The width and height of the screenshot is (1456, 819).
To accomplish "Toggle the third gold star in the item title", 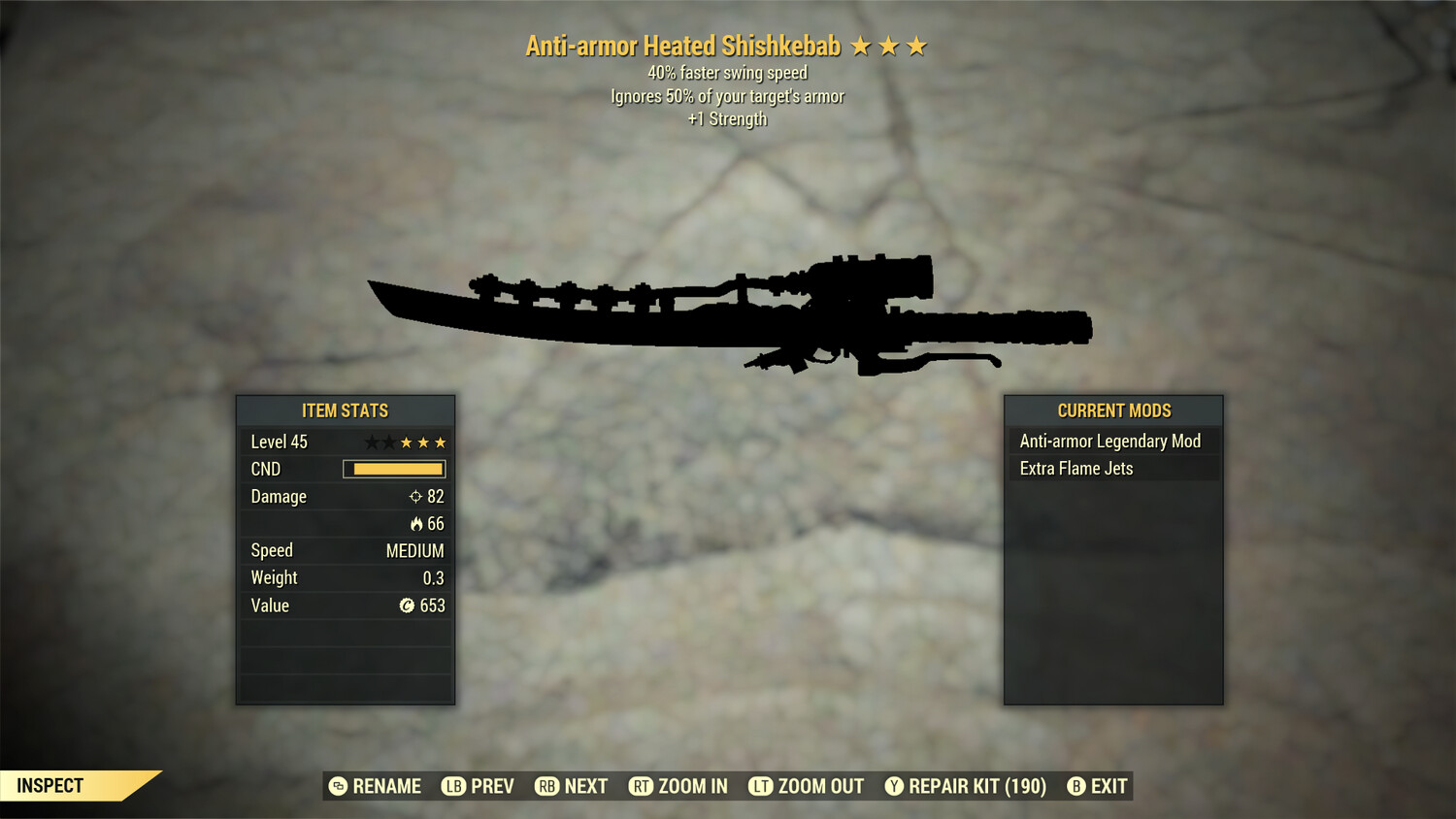I will click(x=916, y=45).
